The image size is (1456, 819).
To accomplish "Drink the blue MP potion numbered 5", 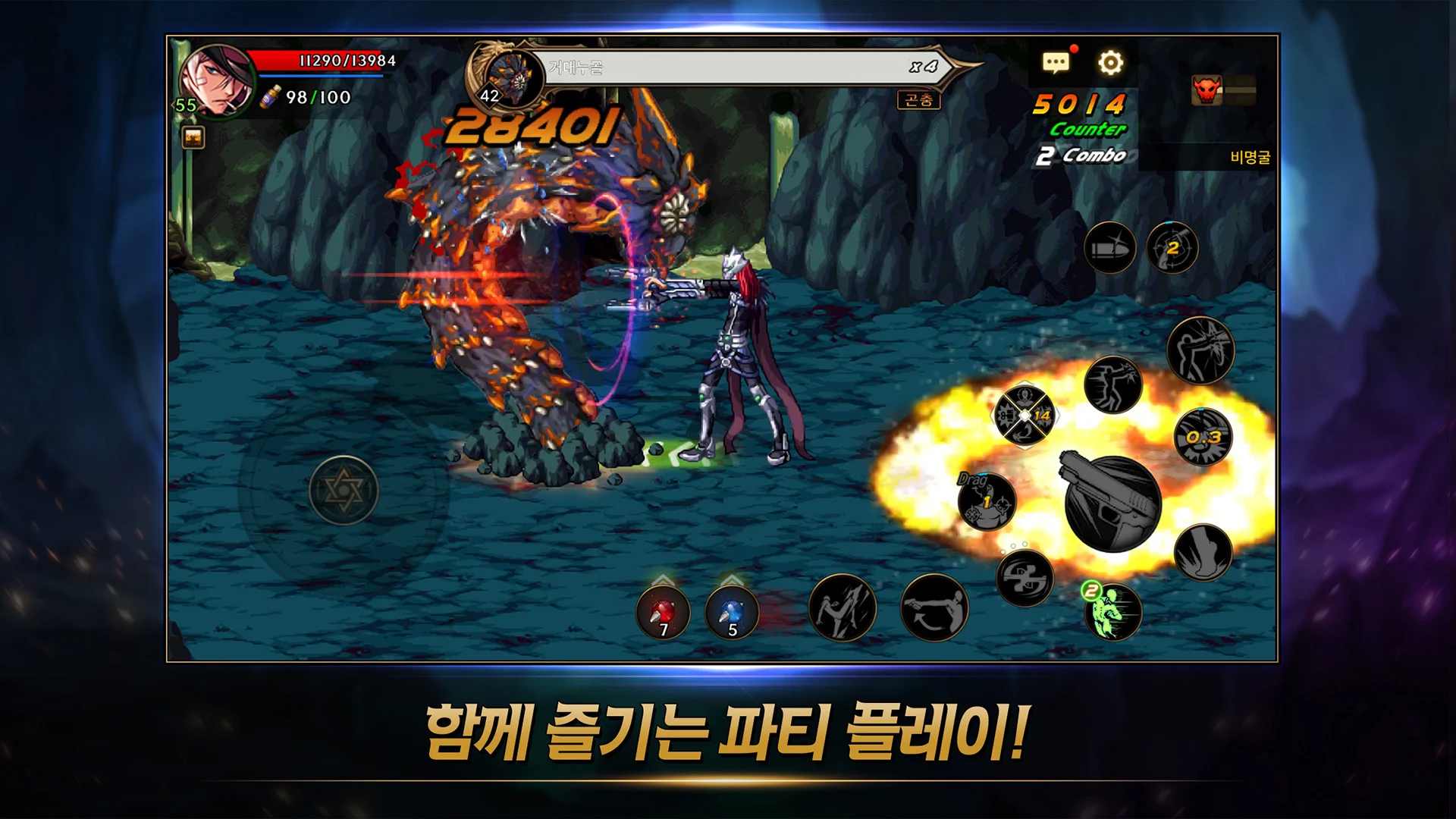I will (x=732, y=613).
